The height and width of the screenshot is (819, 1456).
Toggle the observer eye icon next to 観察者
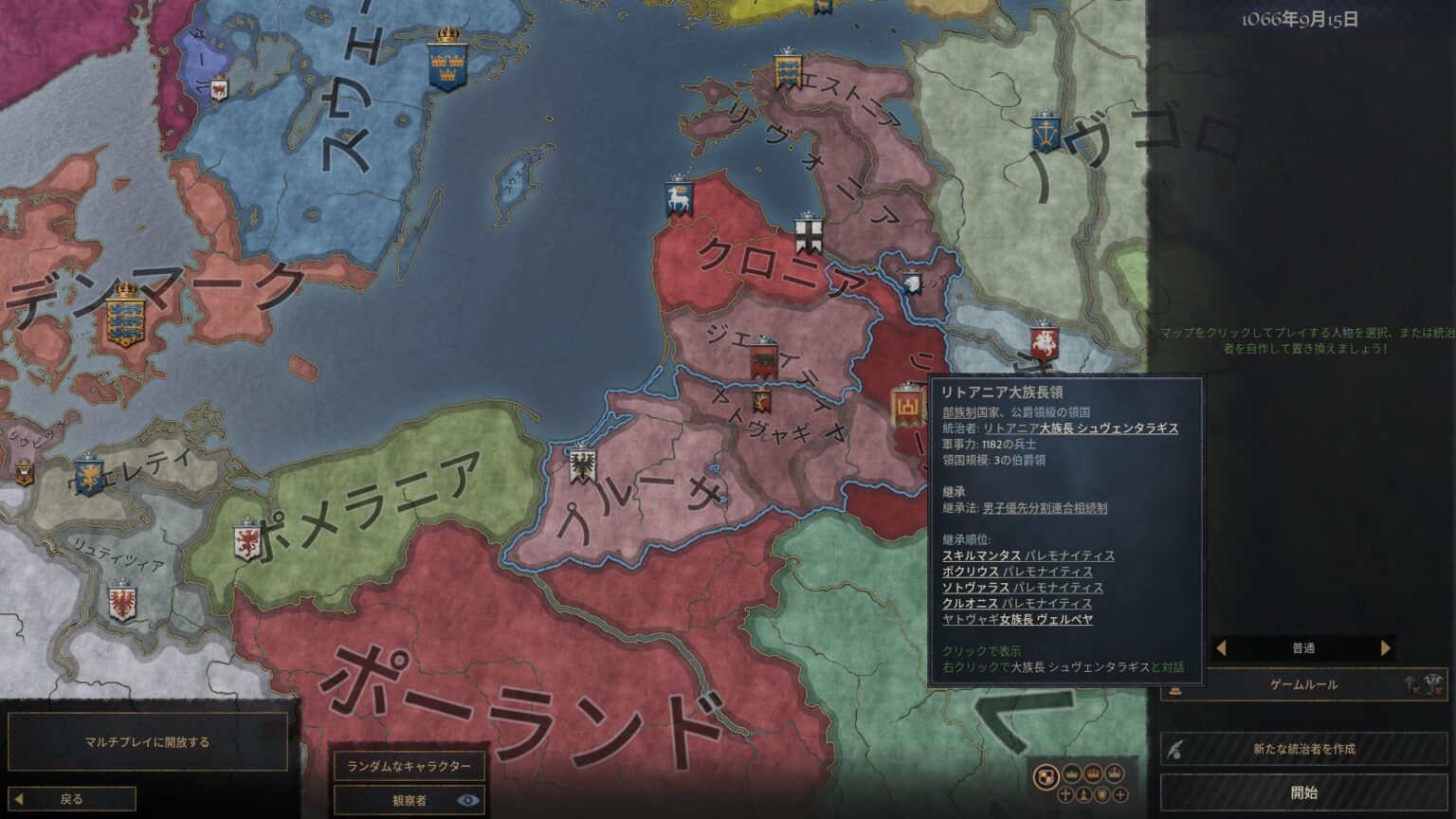[x=466, y=799]
